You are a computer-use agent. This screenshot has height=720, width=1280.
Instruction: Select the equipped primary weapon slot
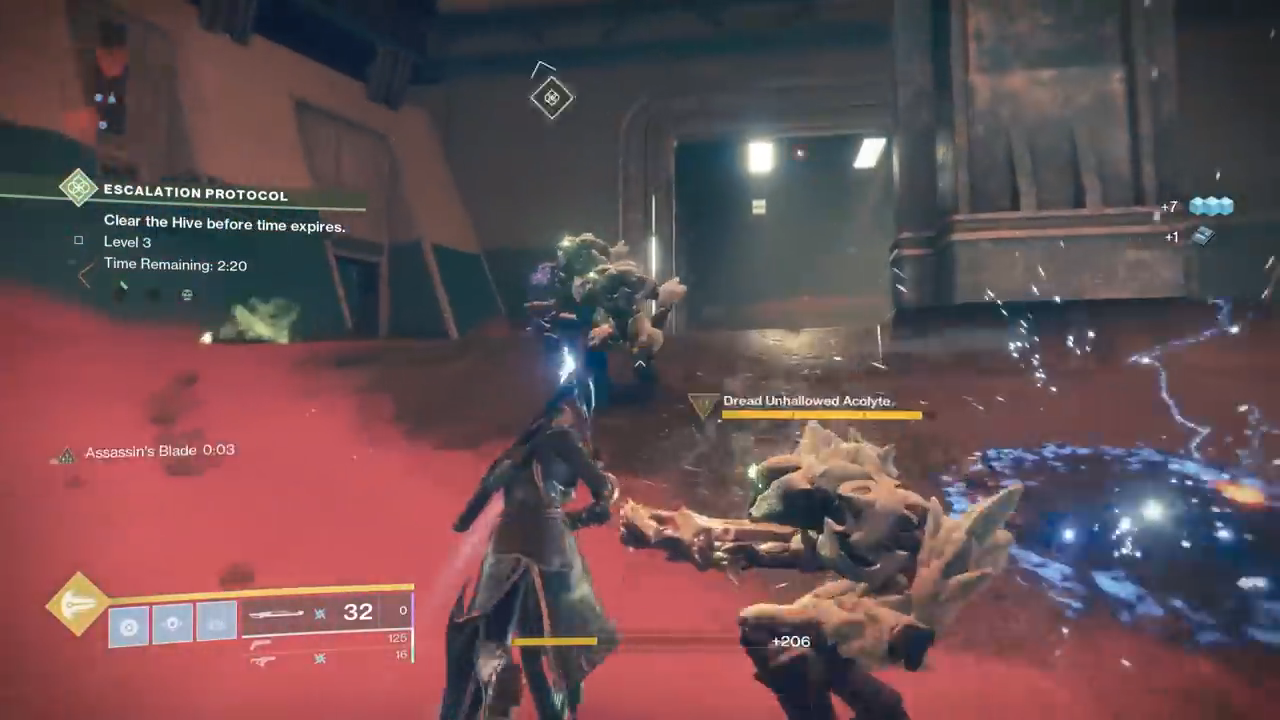(x=325, y=612)
